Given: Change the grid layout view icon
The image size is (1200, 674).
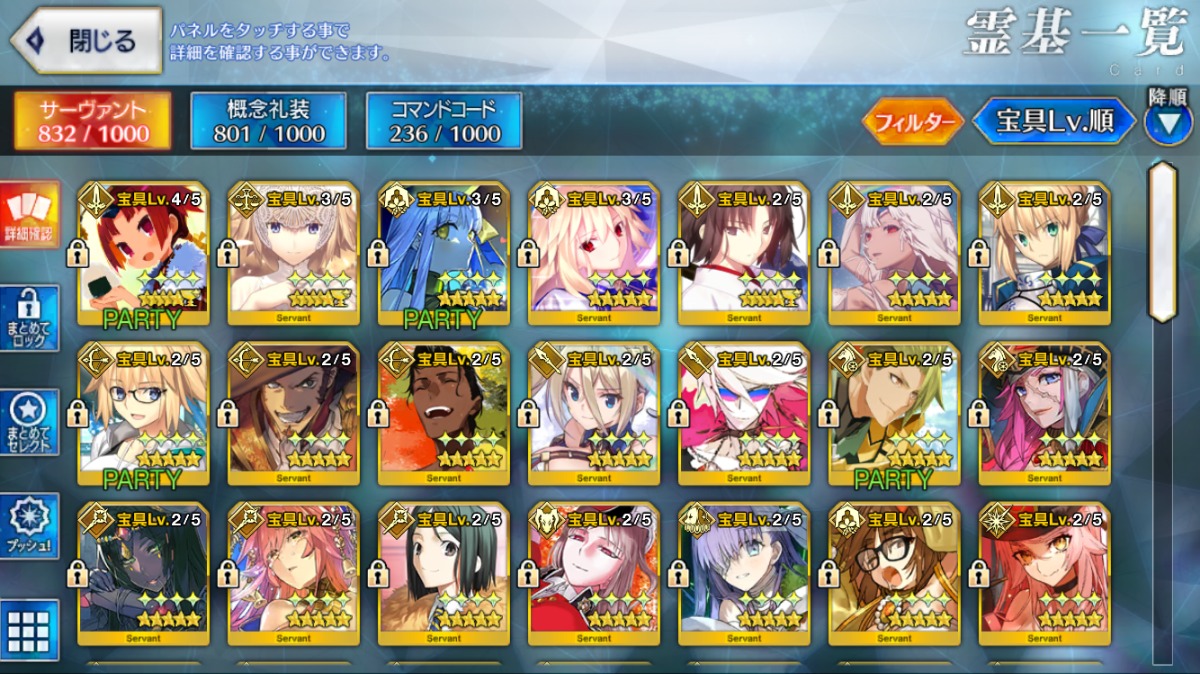Looking at the screenshot, I should (x=29, y=631).
